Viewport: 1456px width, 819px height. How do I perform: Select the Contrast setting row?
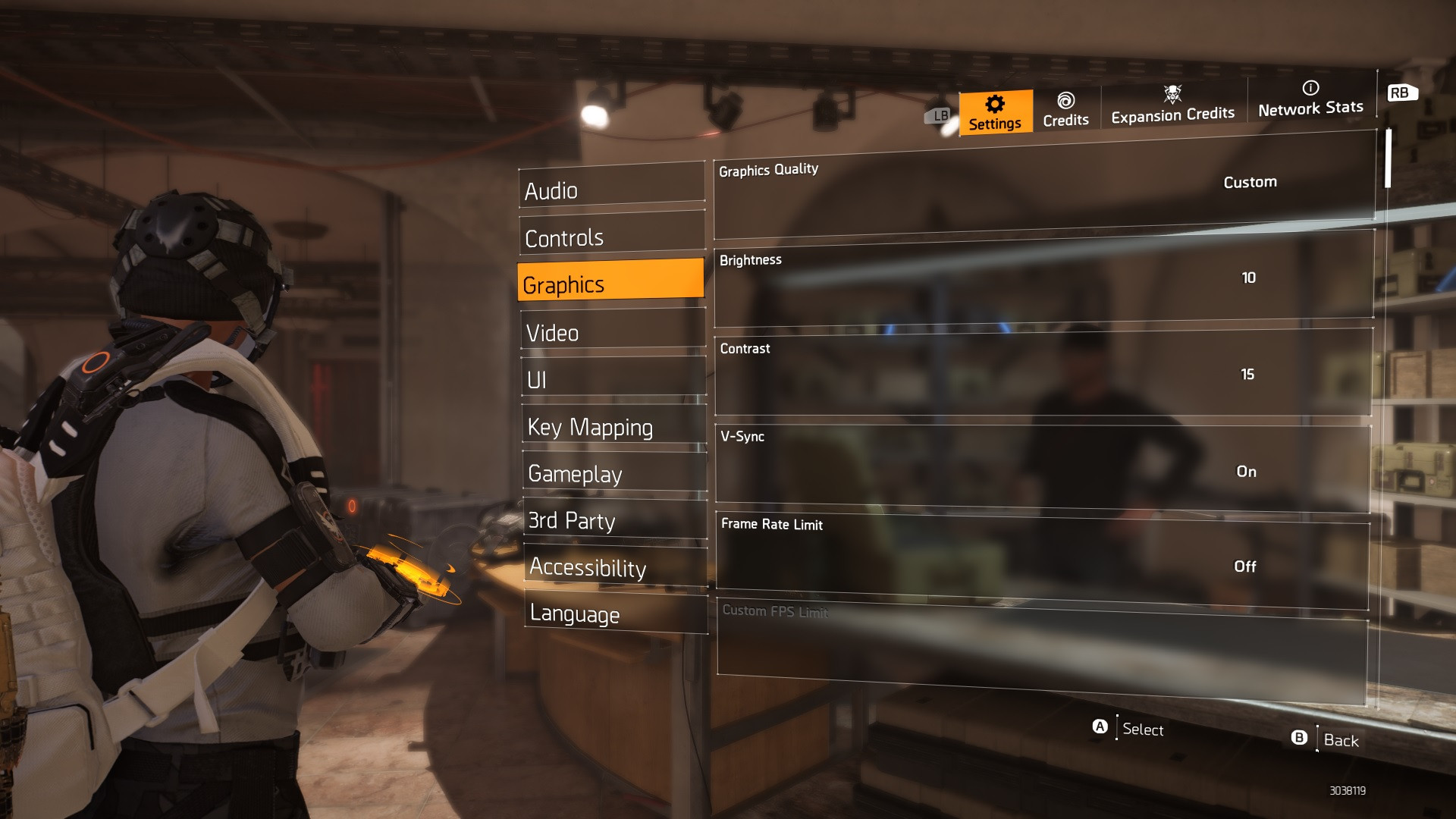click(1043, 373)
